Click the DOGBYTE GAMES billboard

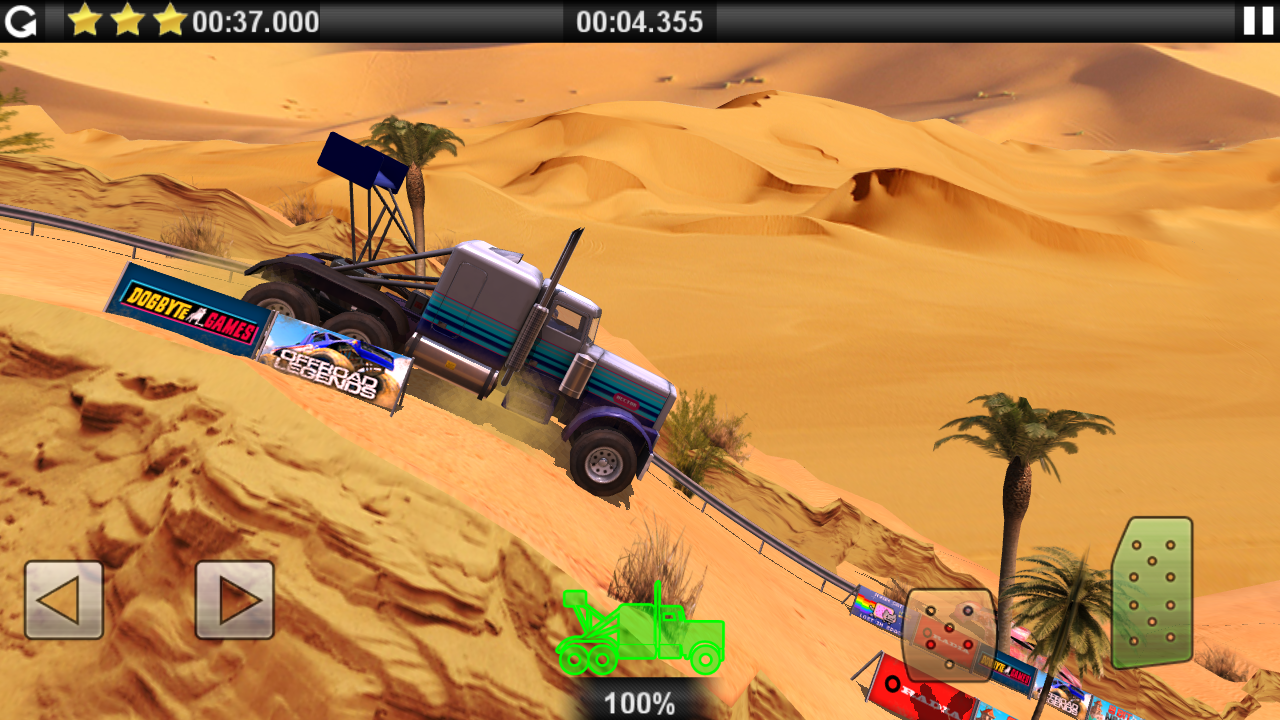192,310
